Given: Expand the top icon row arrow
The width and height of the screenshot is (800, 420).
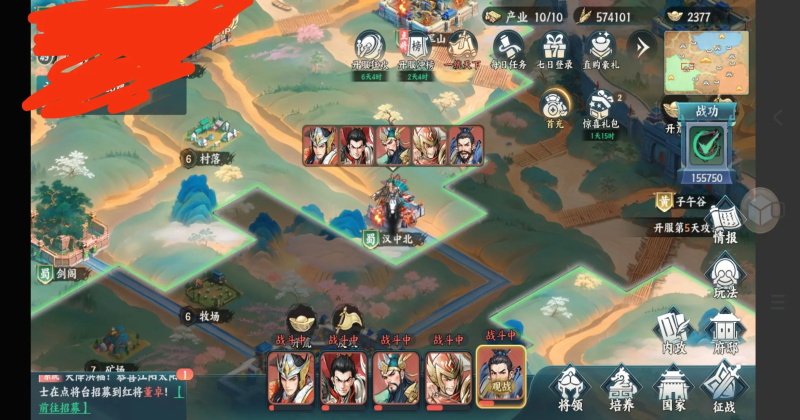Looking at the screenshot, I should (641, 46).
